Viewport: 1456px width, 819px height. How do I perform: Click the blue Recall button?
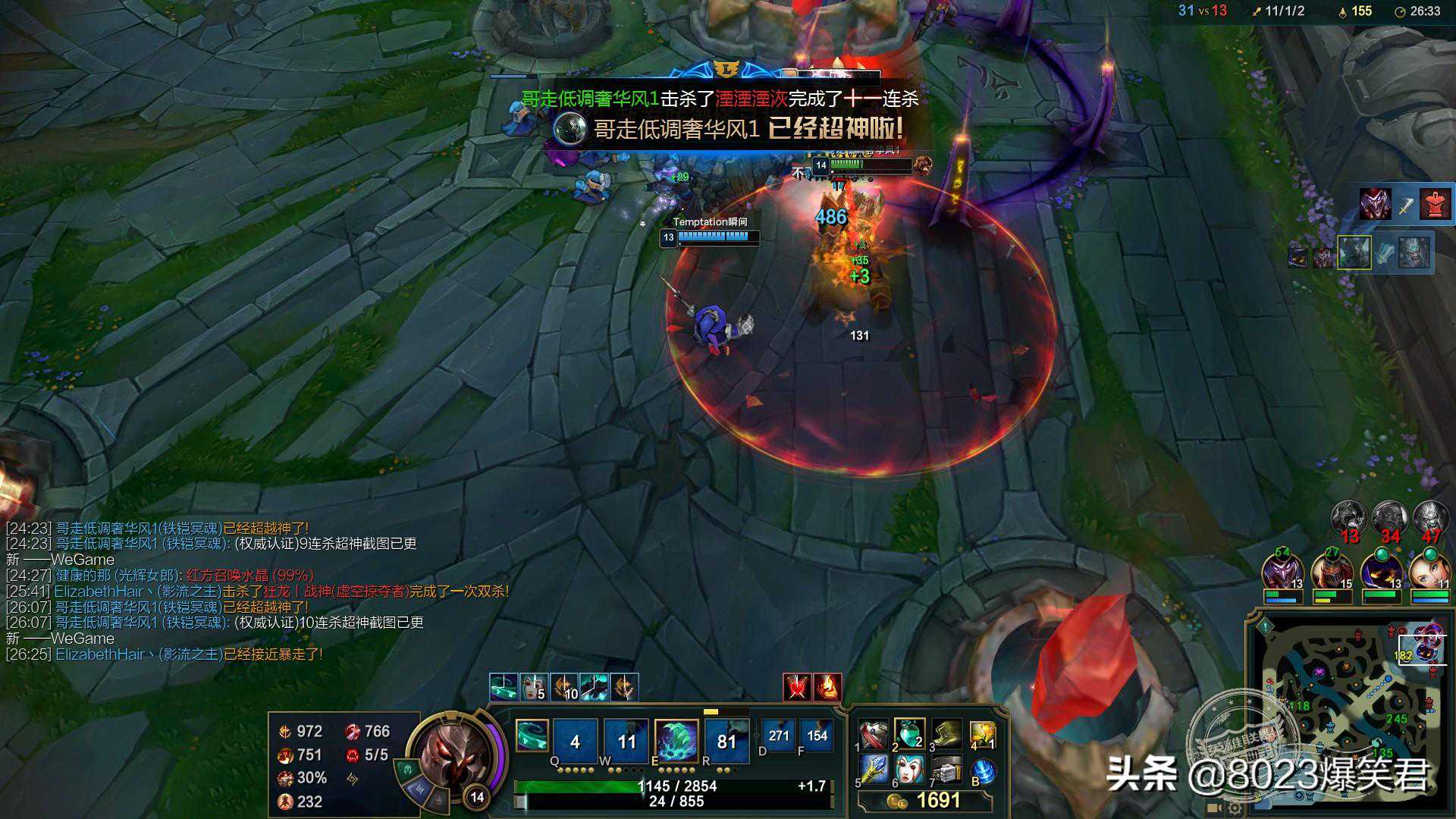983,772
